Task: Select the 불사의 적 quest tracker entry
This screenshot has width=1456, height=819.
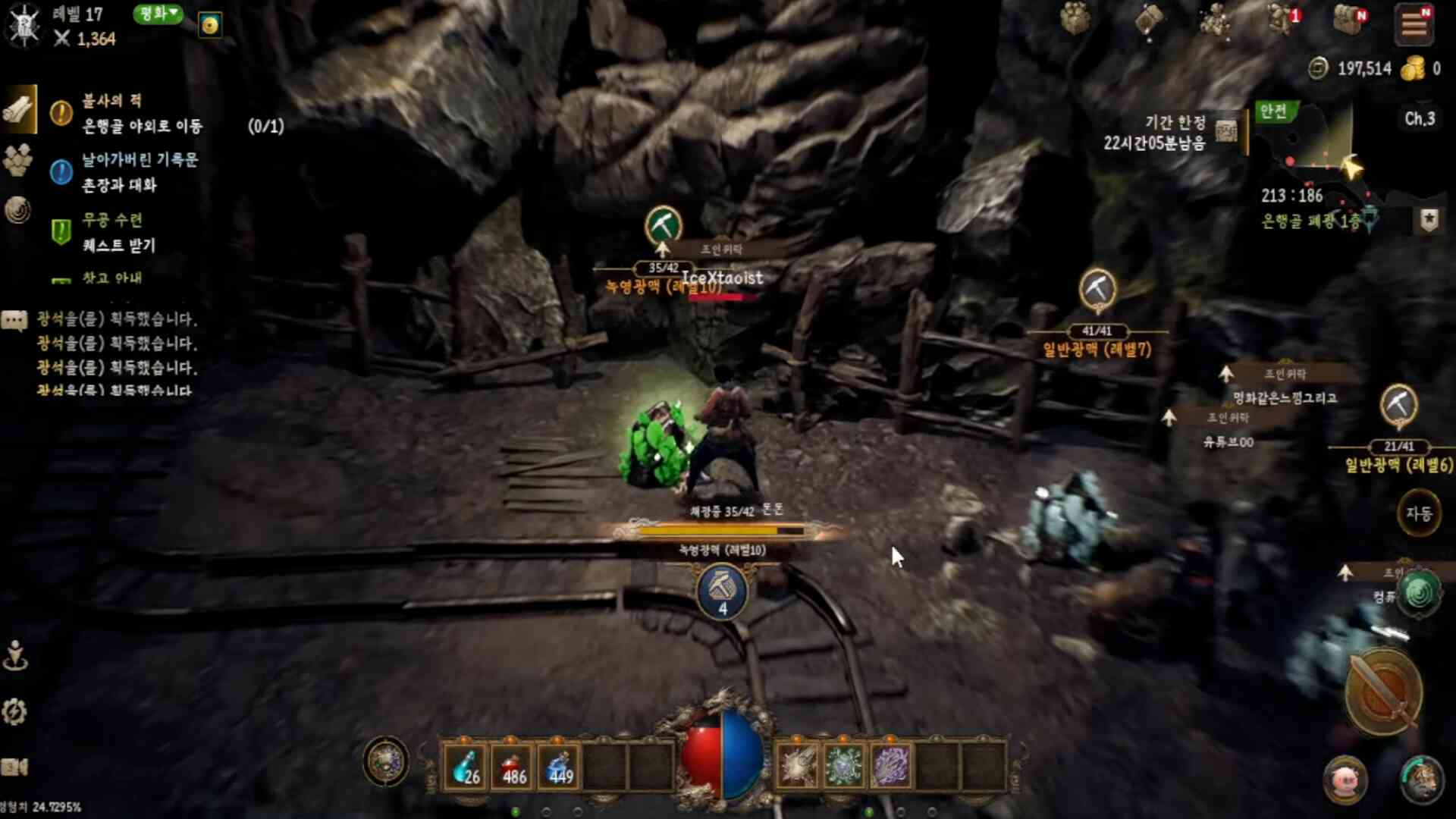Action: [x=142, y=113]
